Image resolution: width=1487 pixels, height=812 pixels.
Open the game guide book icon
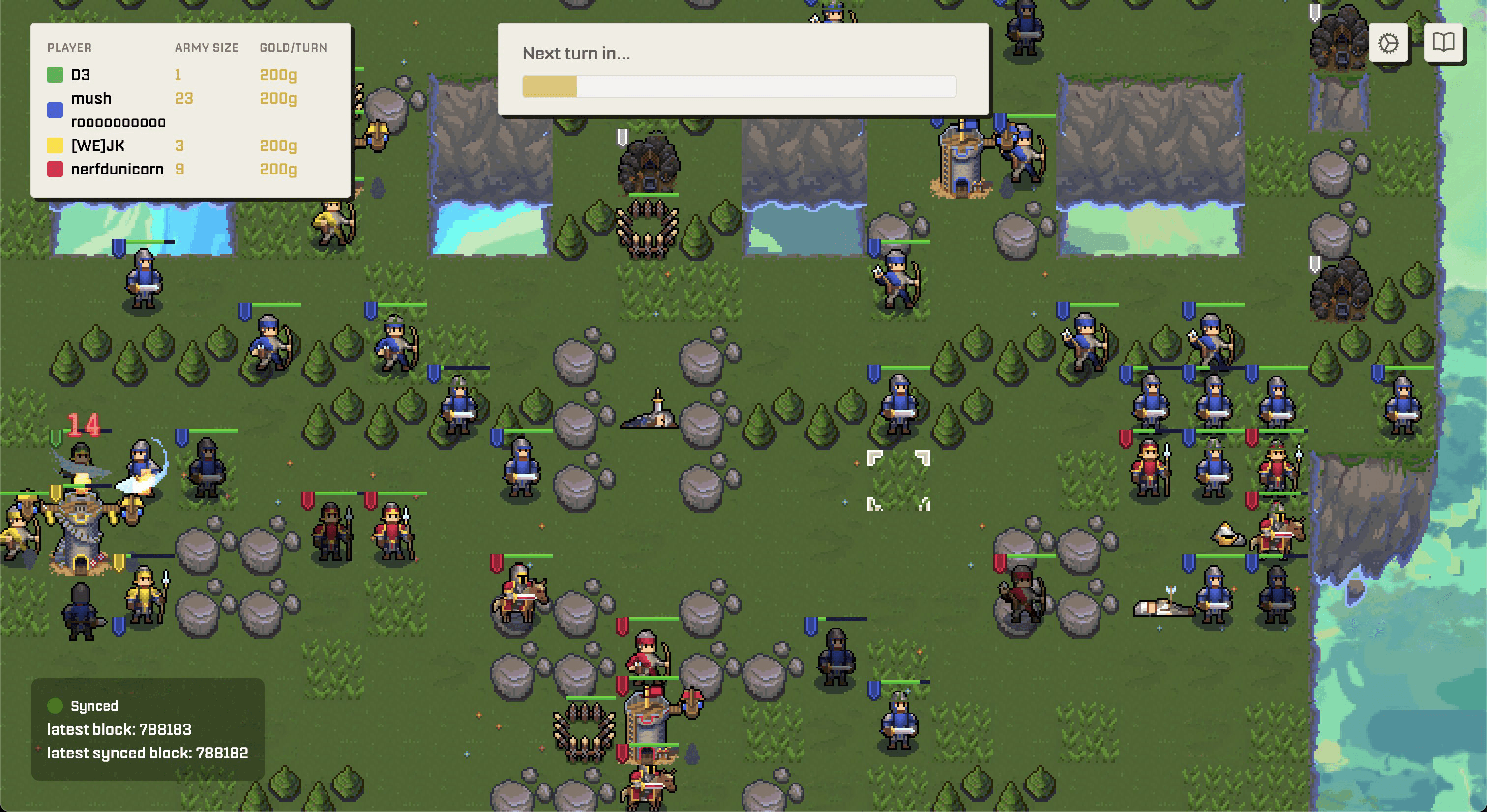[x=1444, y=43]
